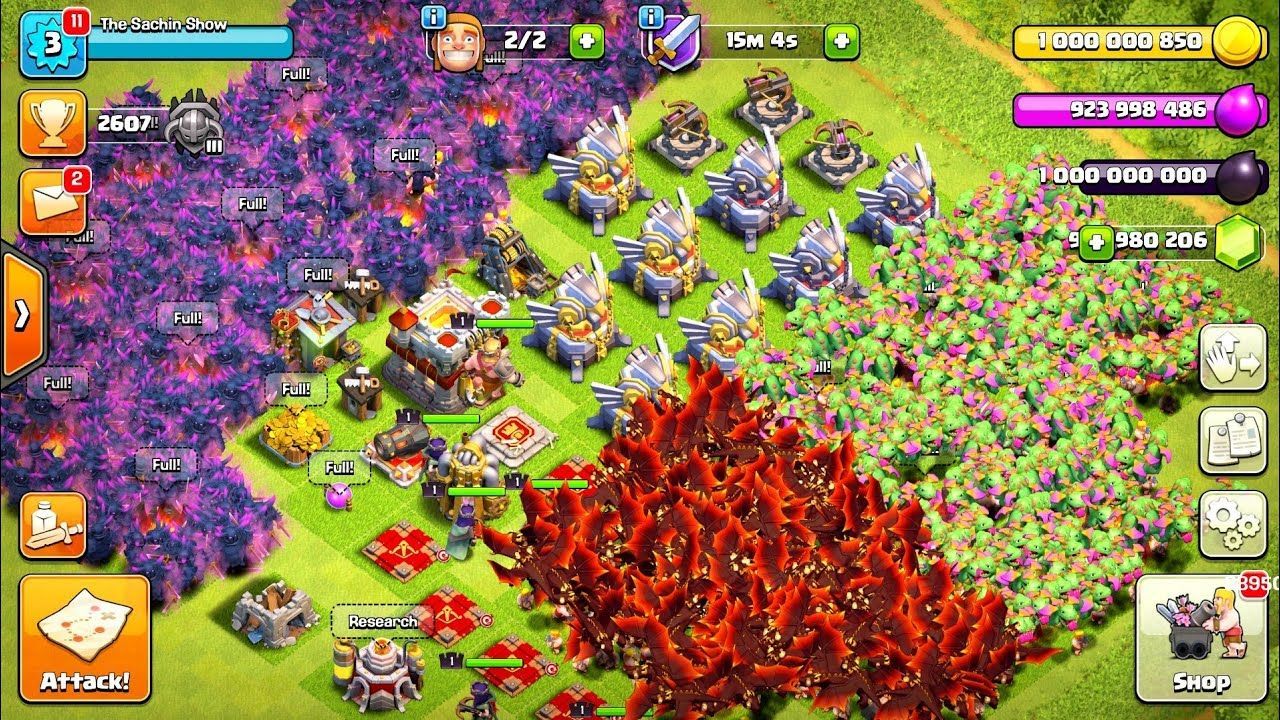
Task: Tap the Research label above laboratory
Action: pos(382,621)
